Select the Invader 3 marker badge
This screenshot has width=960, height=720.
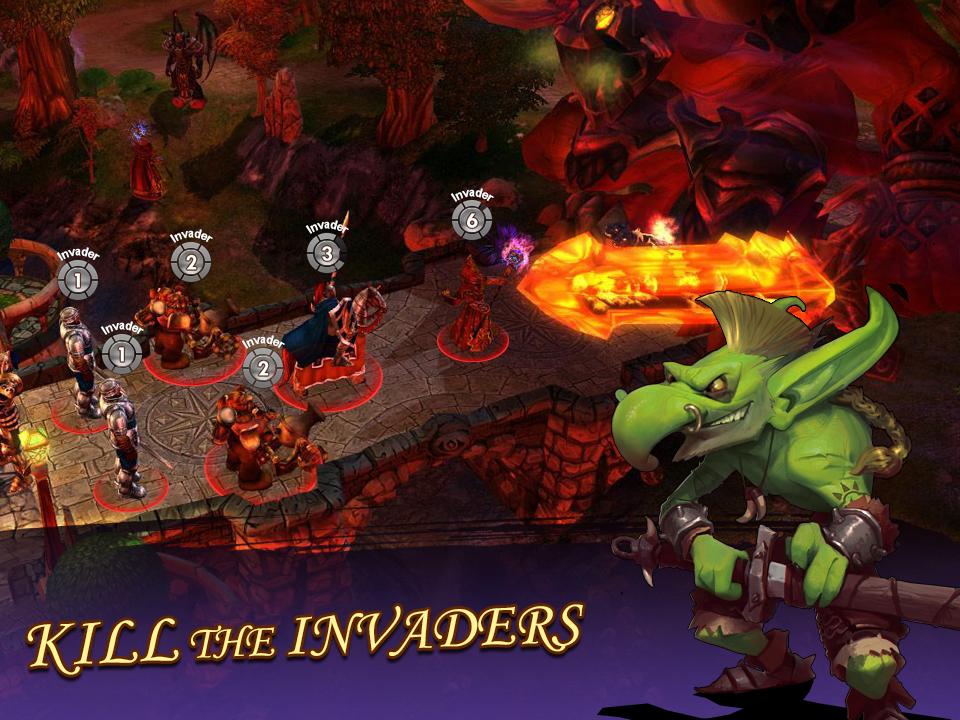tap(326, 254)
